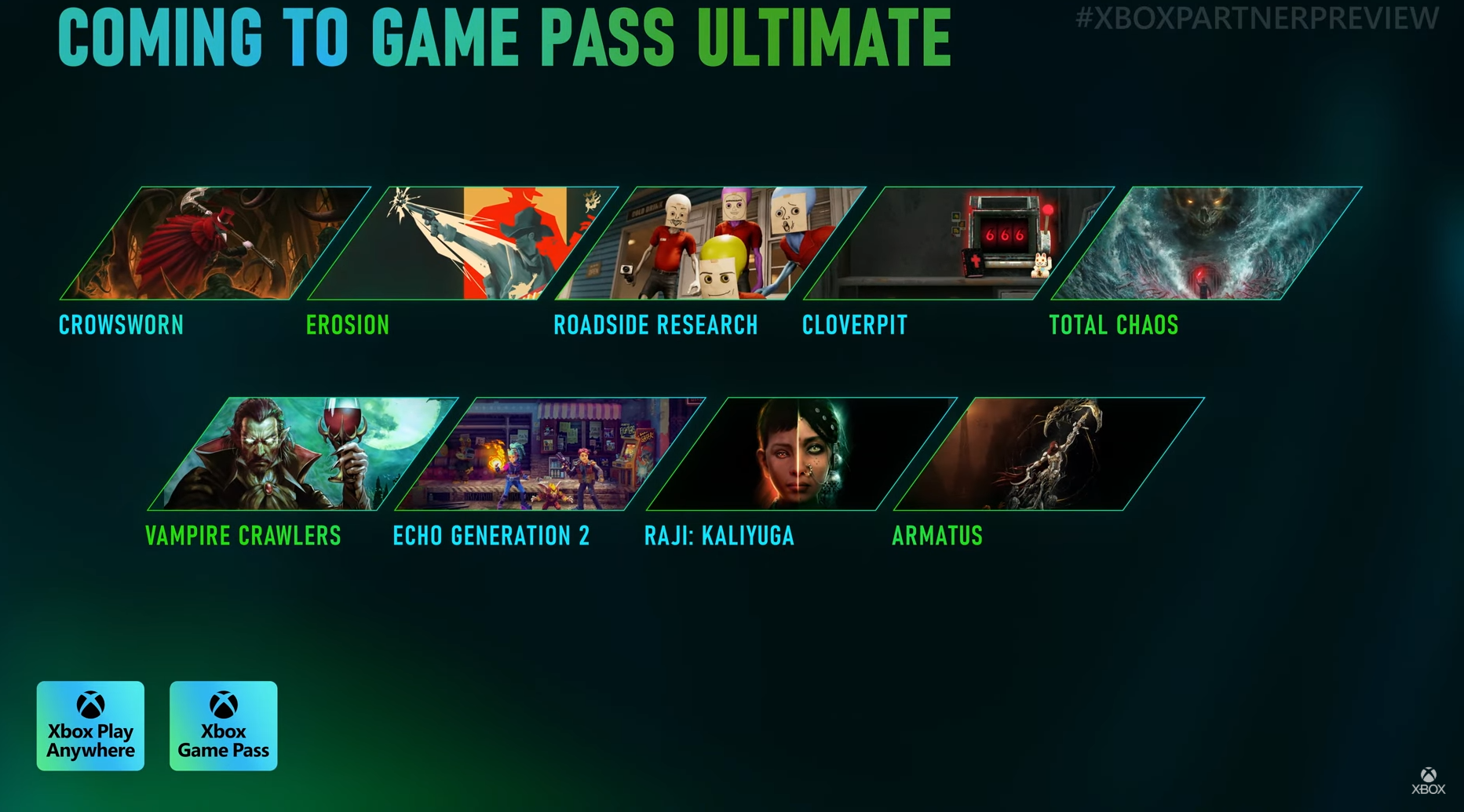Click the CloverPit slot machine tile
The width and height of the screenshot is (1464, 812).
tap(958, 243)
